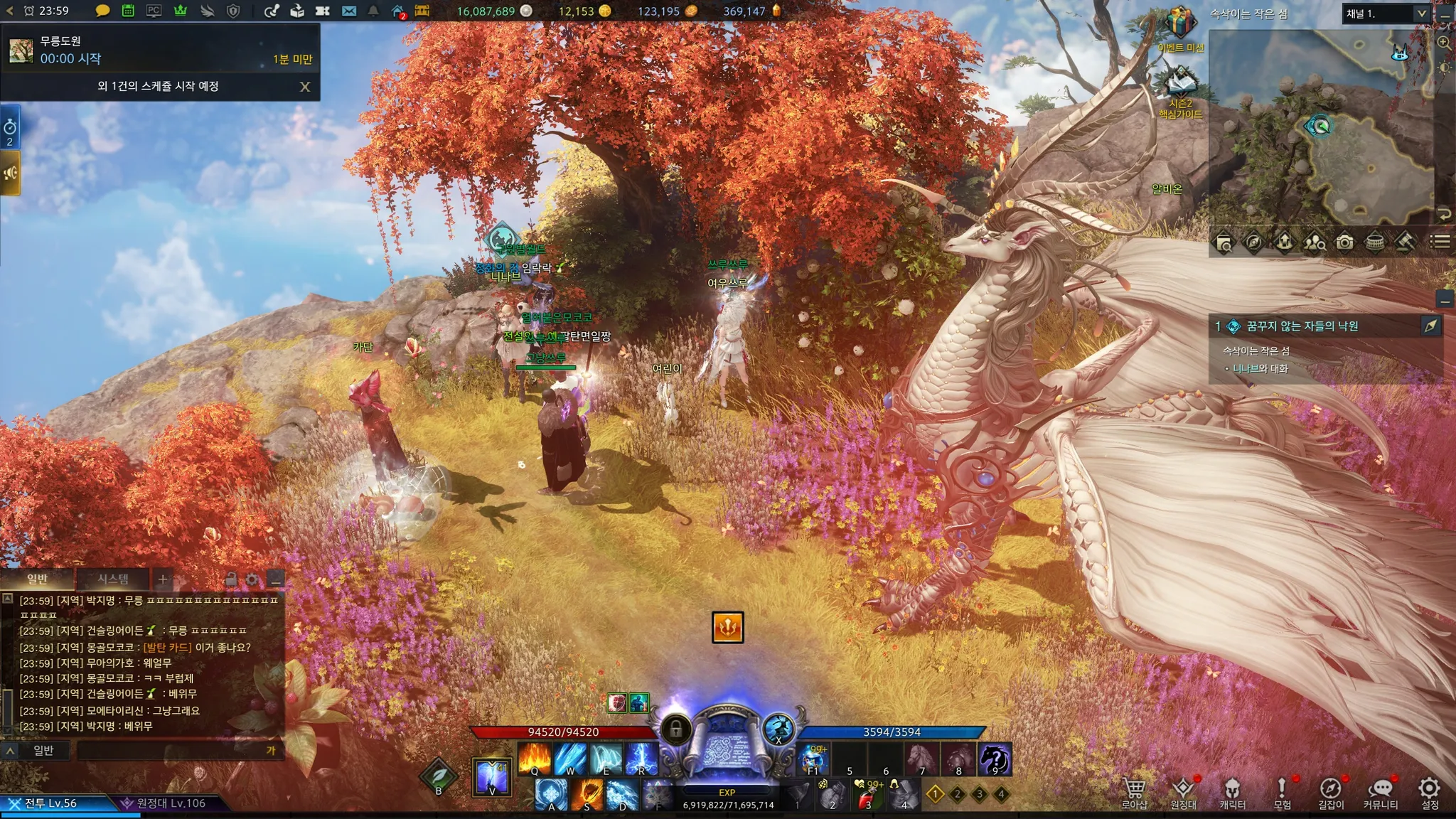
Task: Open the mail envelope icon
Action: pos(348,11)
